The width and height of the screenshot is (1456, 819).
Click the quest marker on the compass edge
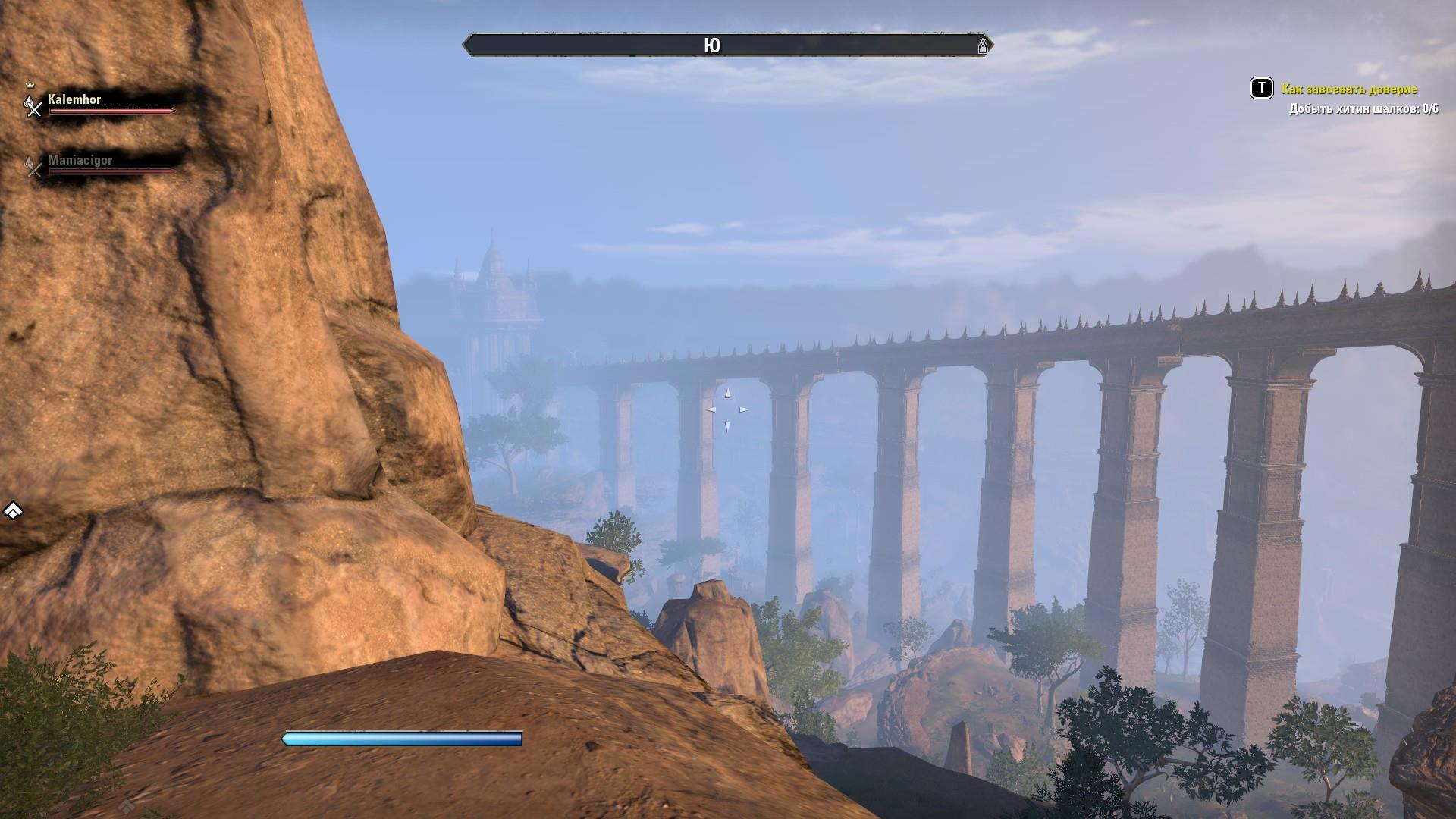click(983, 45)
